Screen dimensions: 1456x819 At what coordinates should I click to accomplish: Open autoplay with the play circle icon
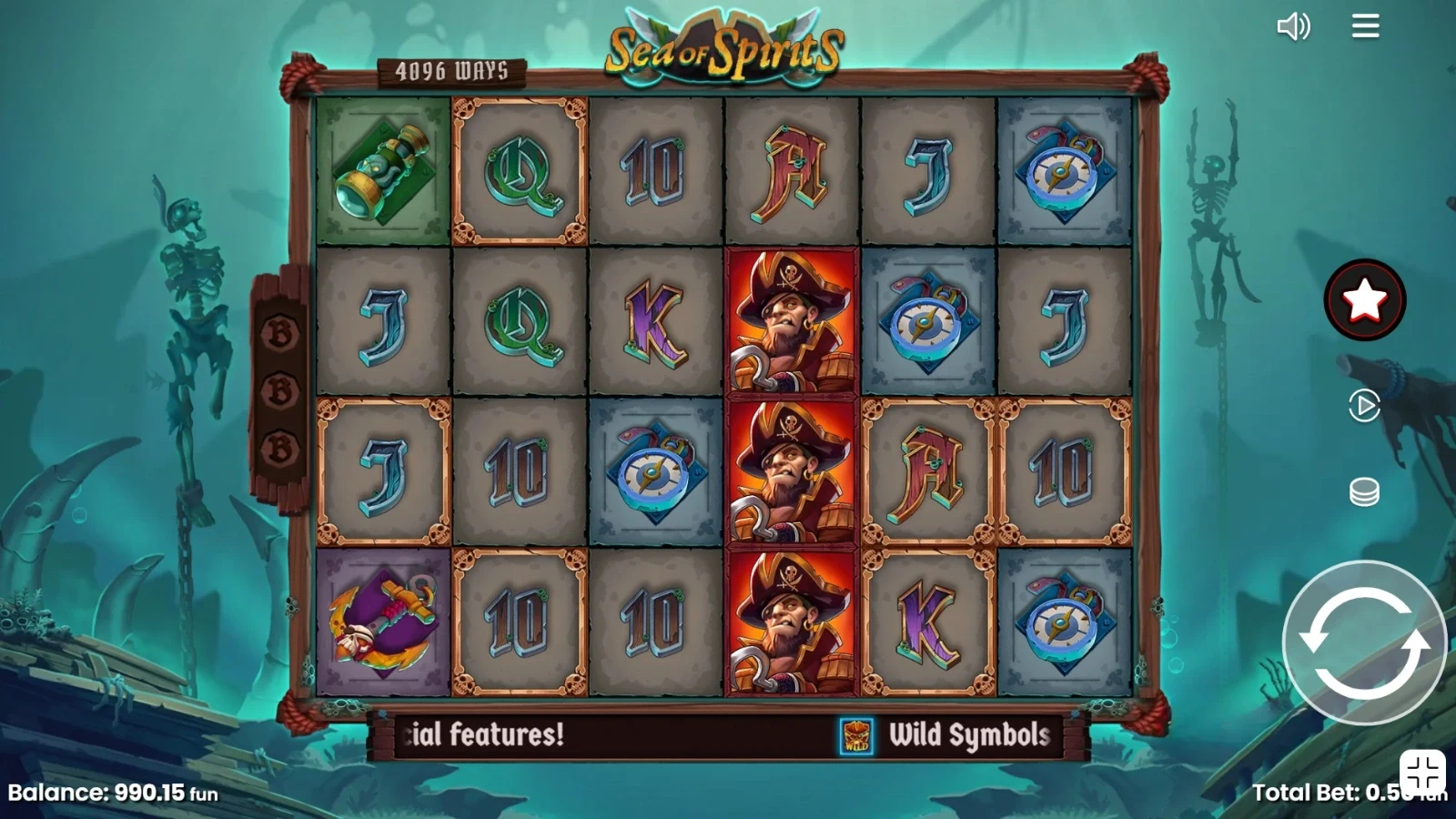1363,407
